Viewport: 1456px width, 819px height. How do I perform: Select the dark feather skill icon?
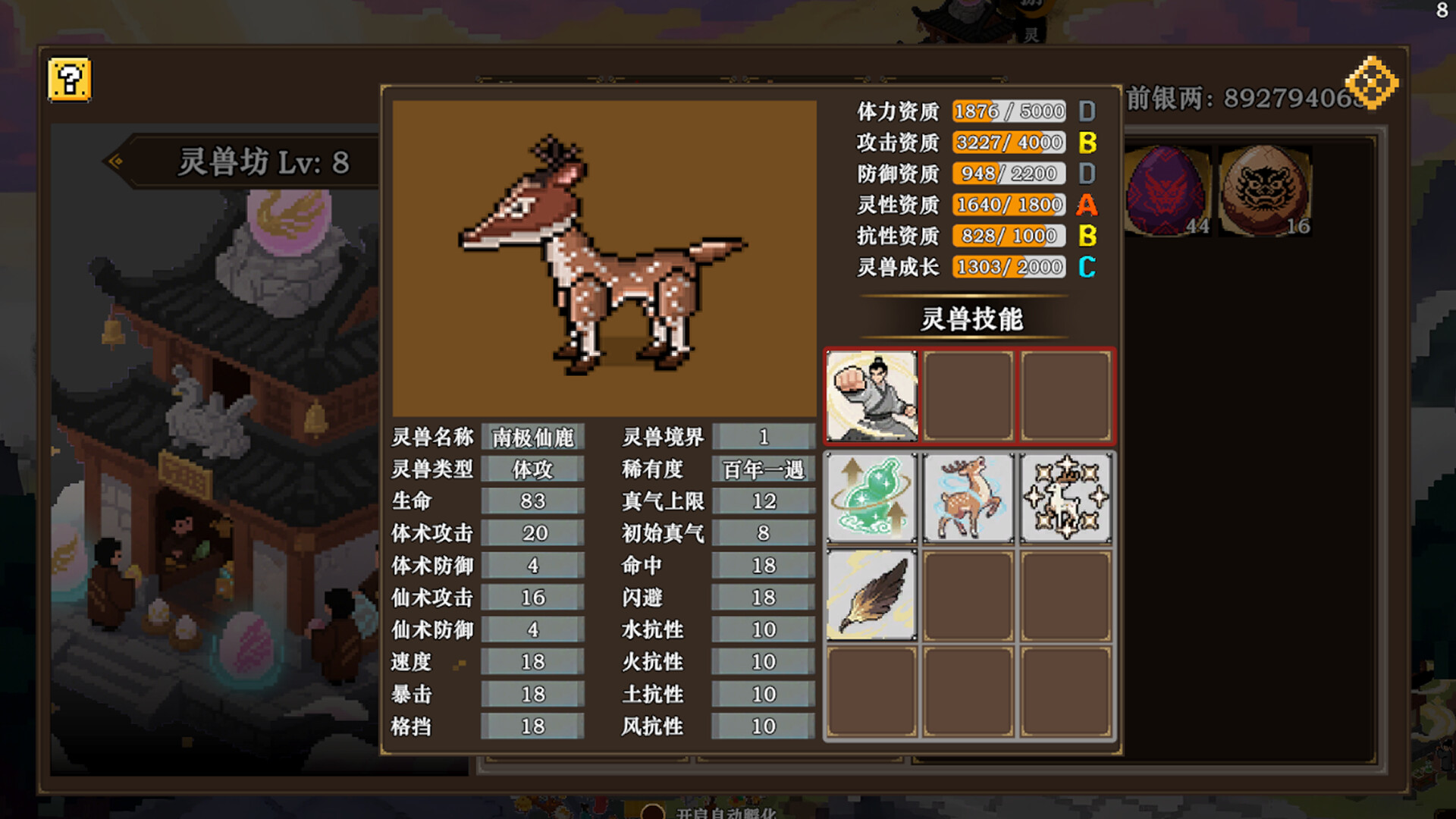click(x=871, y=595)
